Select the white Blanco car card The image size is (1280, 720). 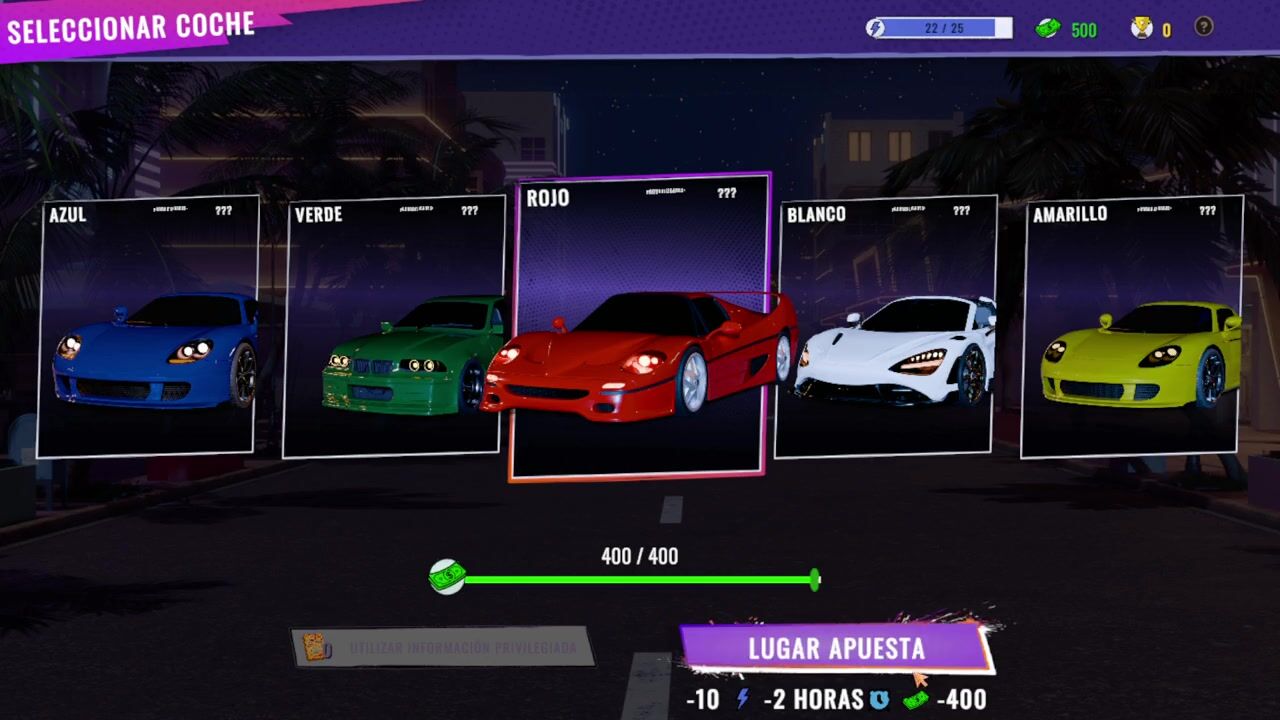(x=886, y=326)
